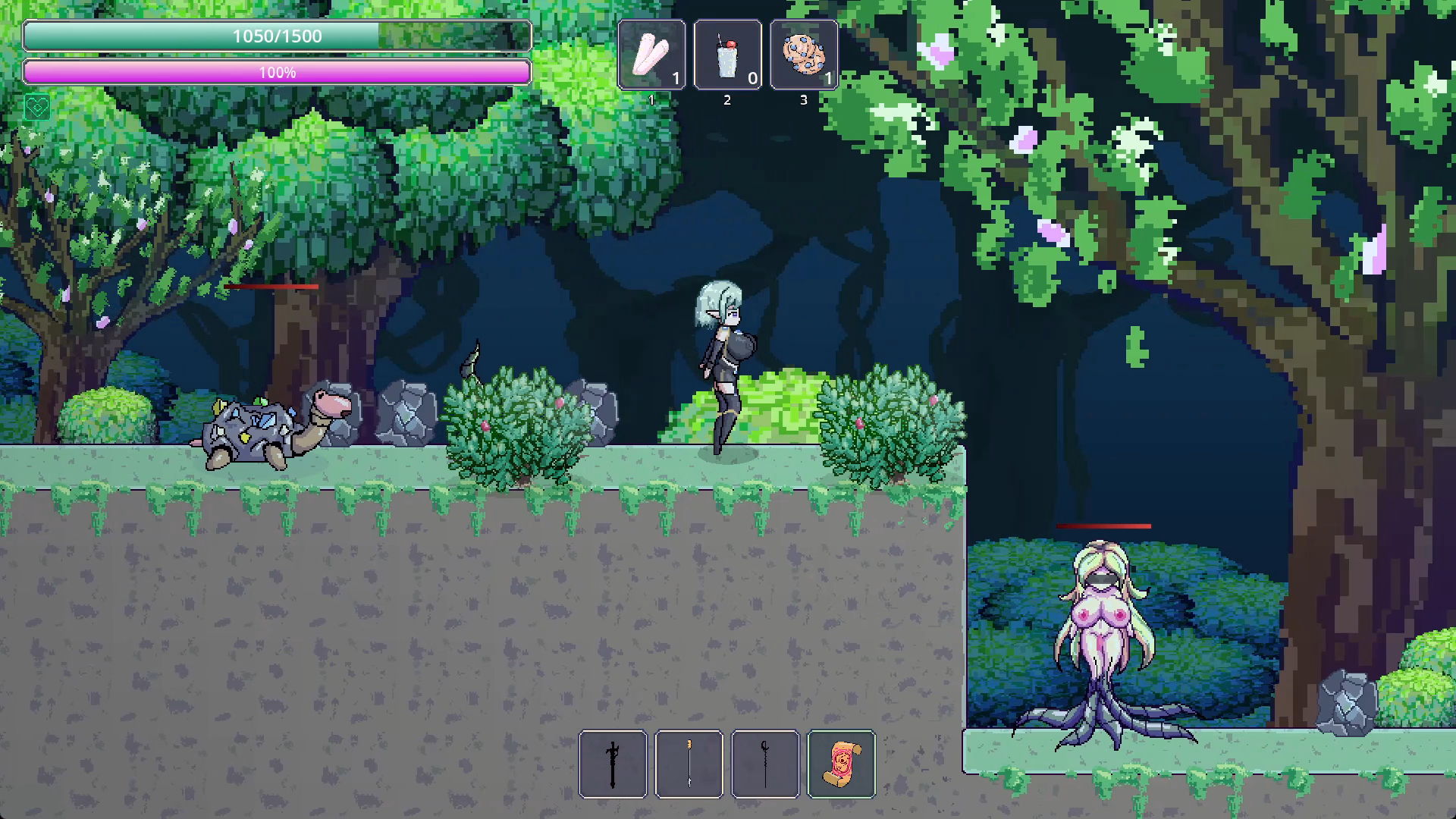Click the green heart status icon
The image size is (1456, 819).
(x=36, y=108)
